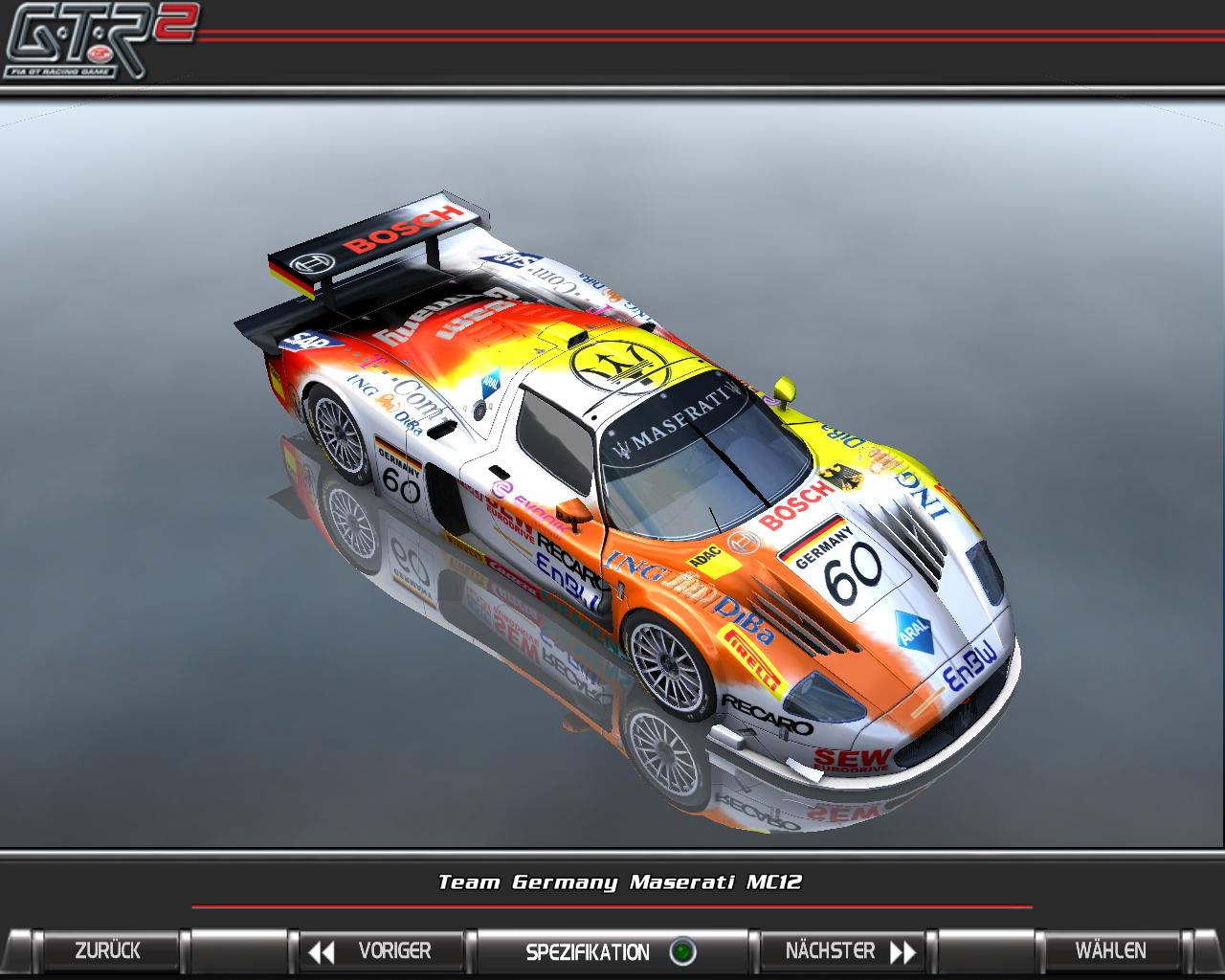Viewport: 1225px width, 980px height.
Task: Confirm this car with WÄHLEN
Action: pyautogui.click(x=1110, y=951)
